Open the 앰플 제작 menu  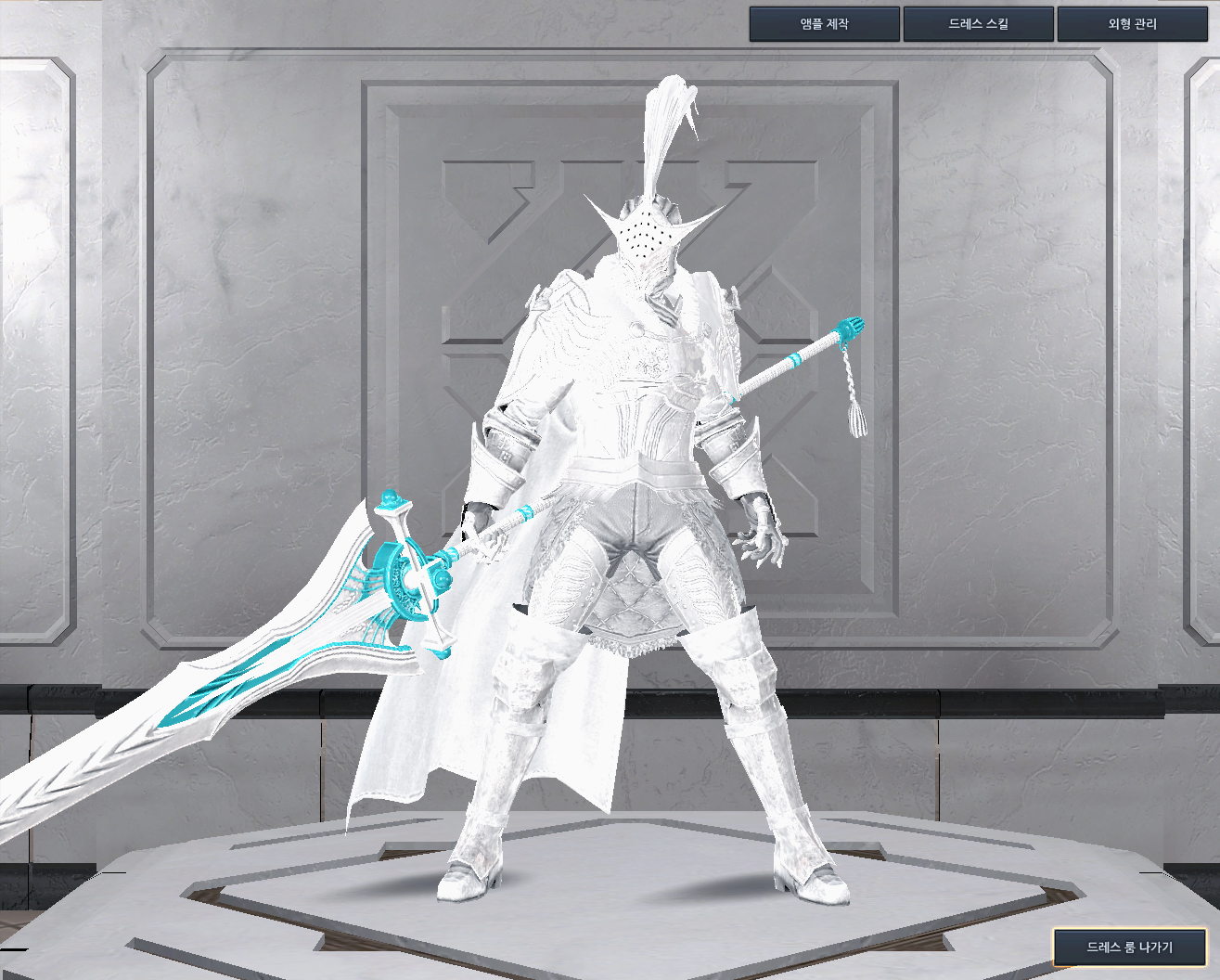click(x=824, y=24)
